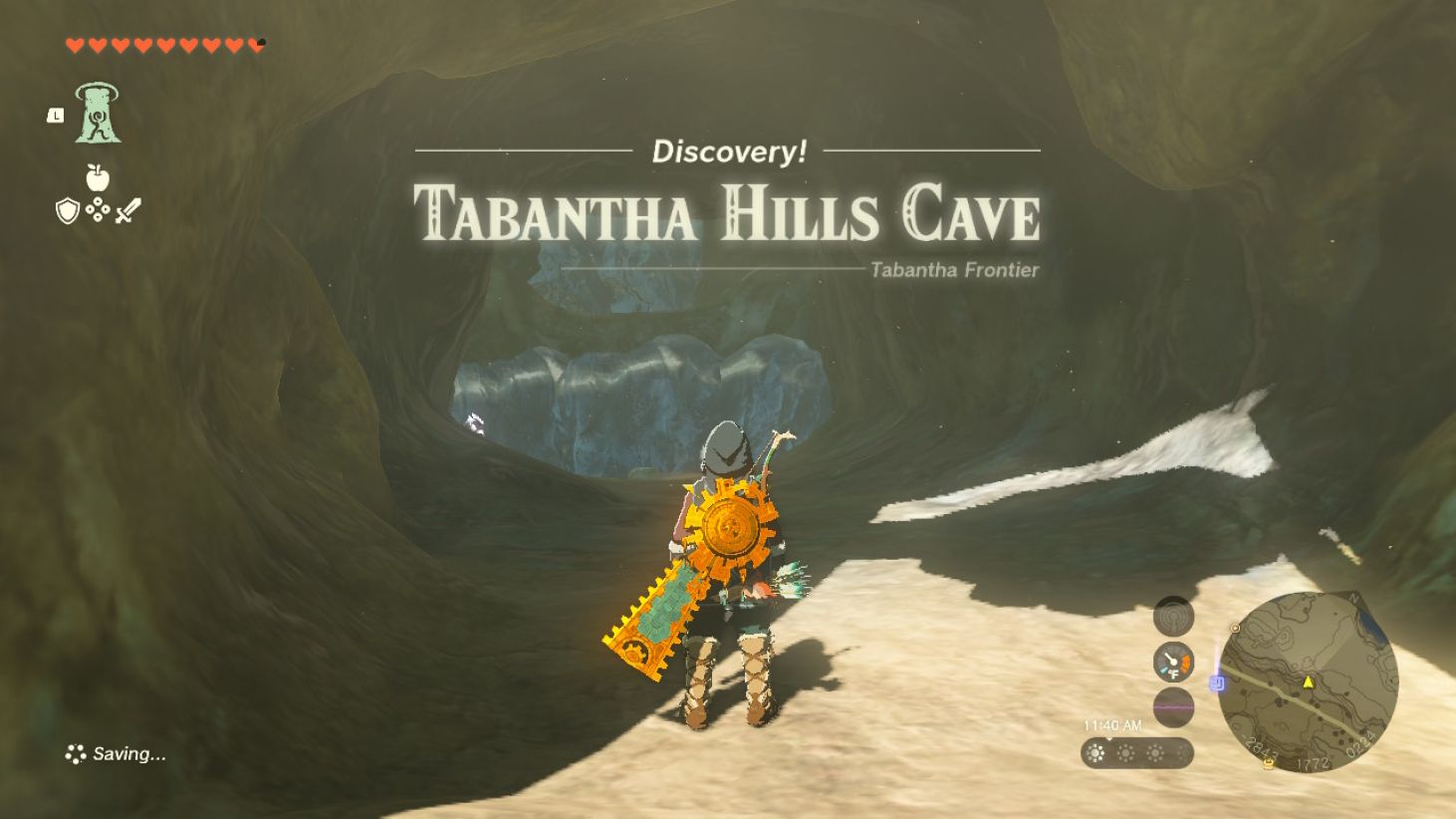Expand the weather forecast bar
This screenshot has height=819, width=1456.
1135,752
